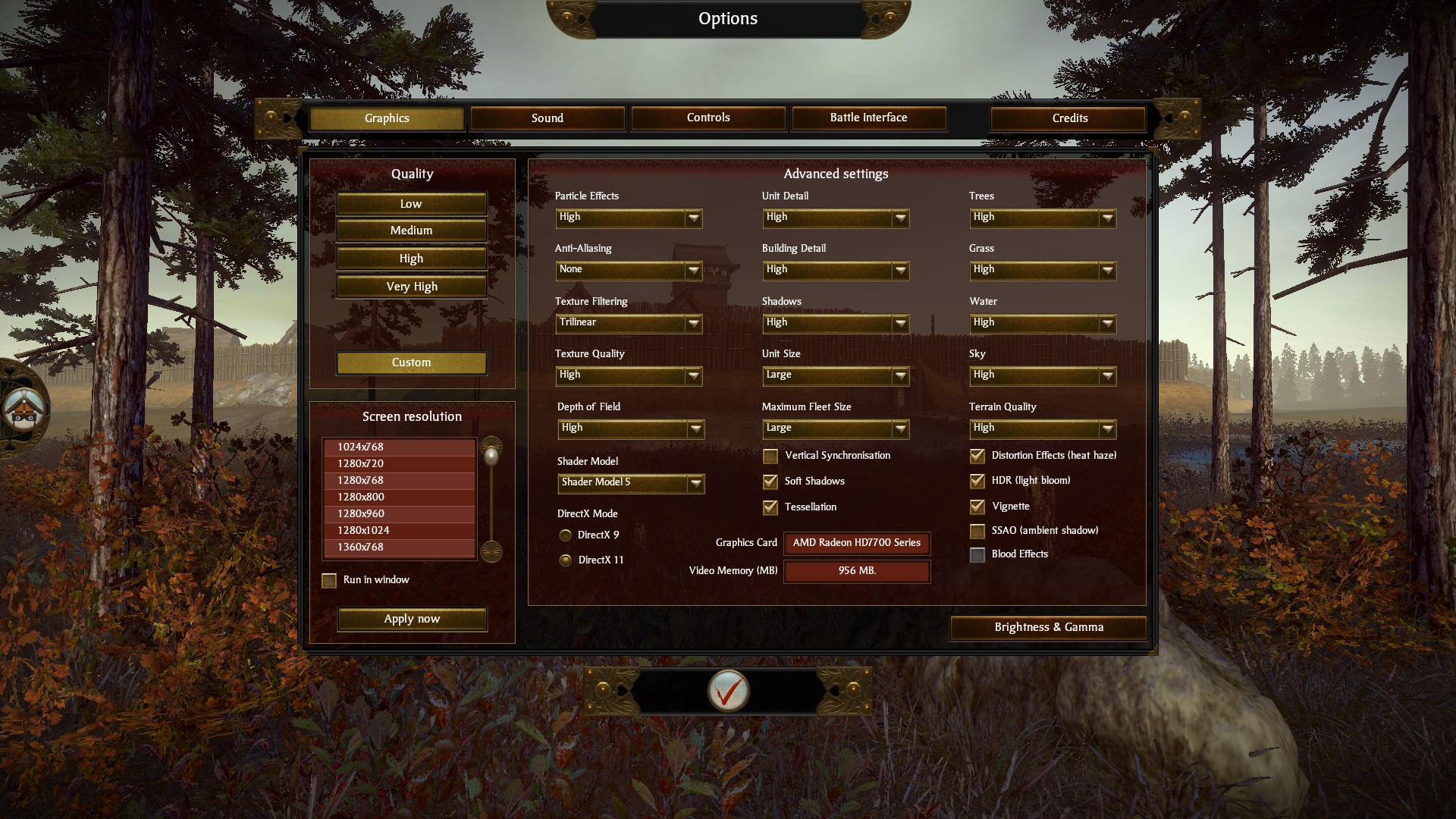Screen dimensions: 1456x819
Task: Enable Vertical Synchronisation
Action: click(x=770, y=457)
